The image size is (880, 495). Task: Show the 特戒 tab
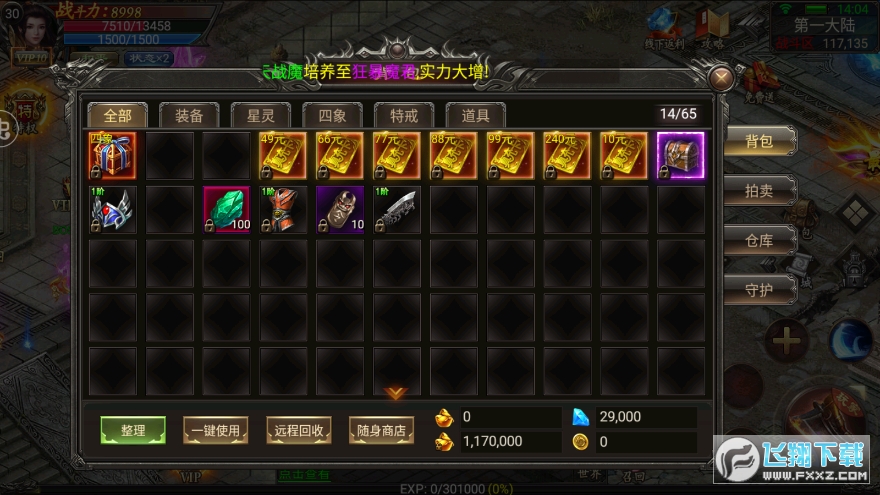(x=404, y=115)
